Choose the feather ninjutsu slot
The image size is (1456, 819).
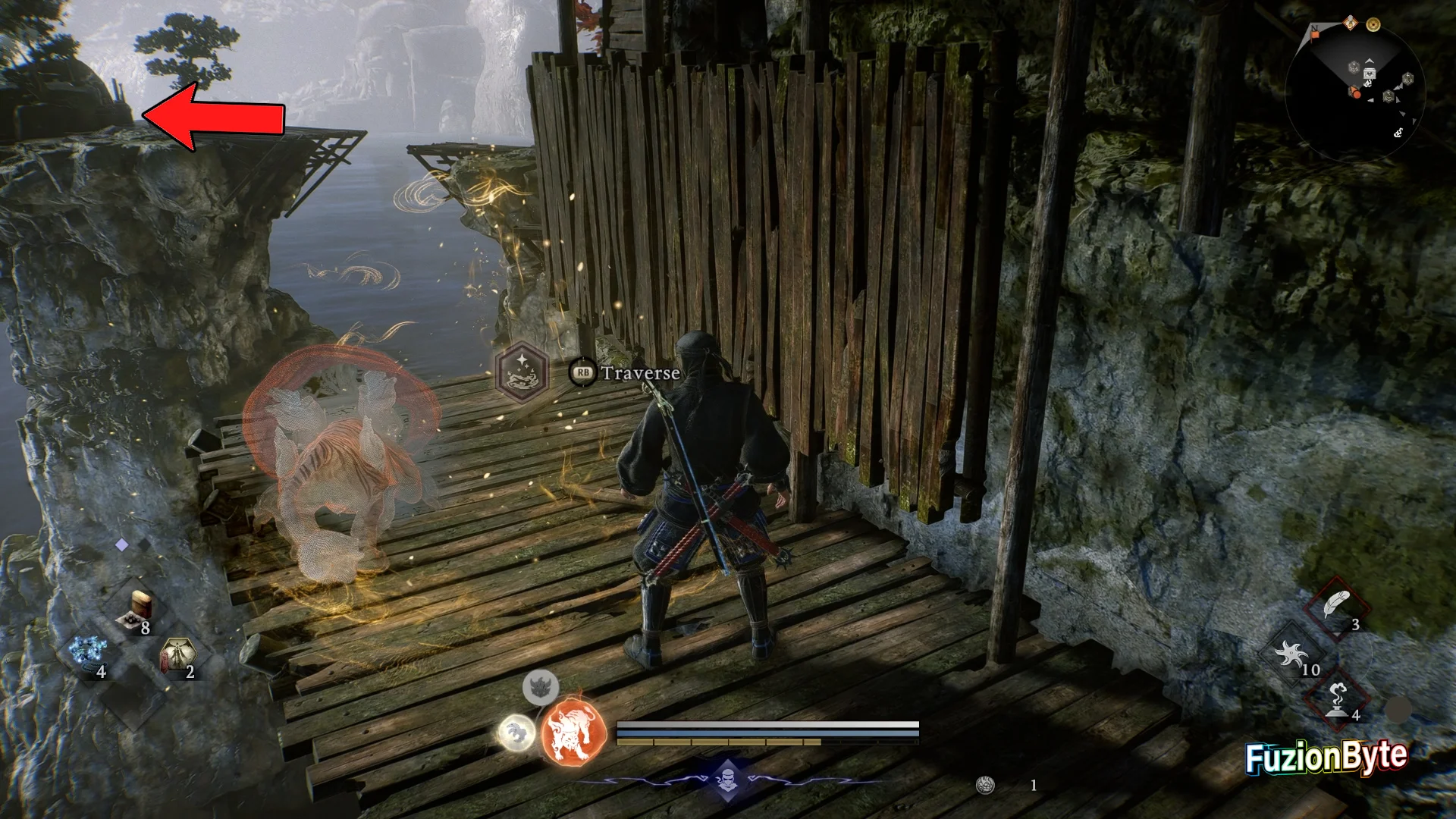tap(1337, 607)
